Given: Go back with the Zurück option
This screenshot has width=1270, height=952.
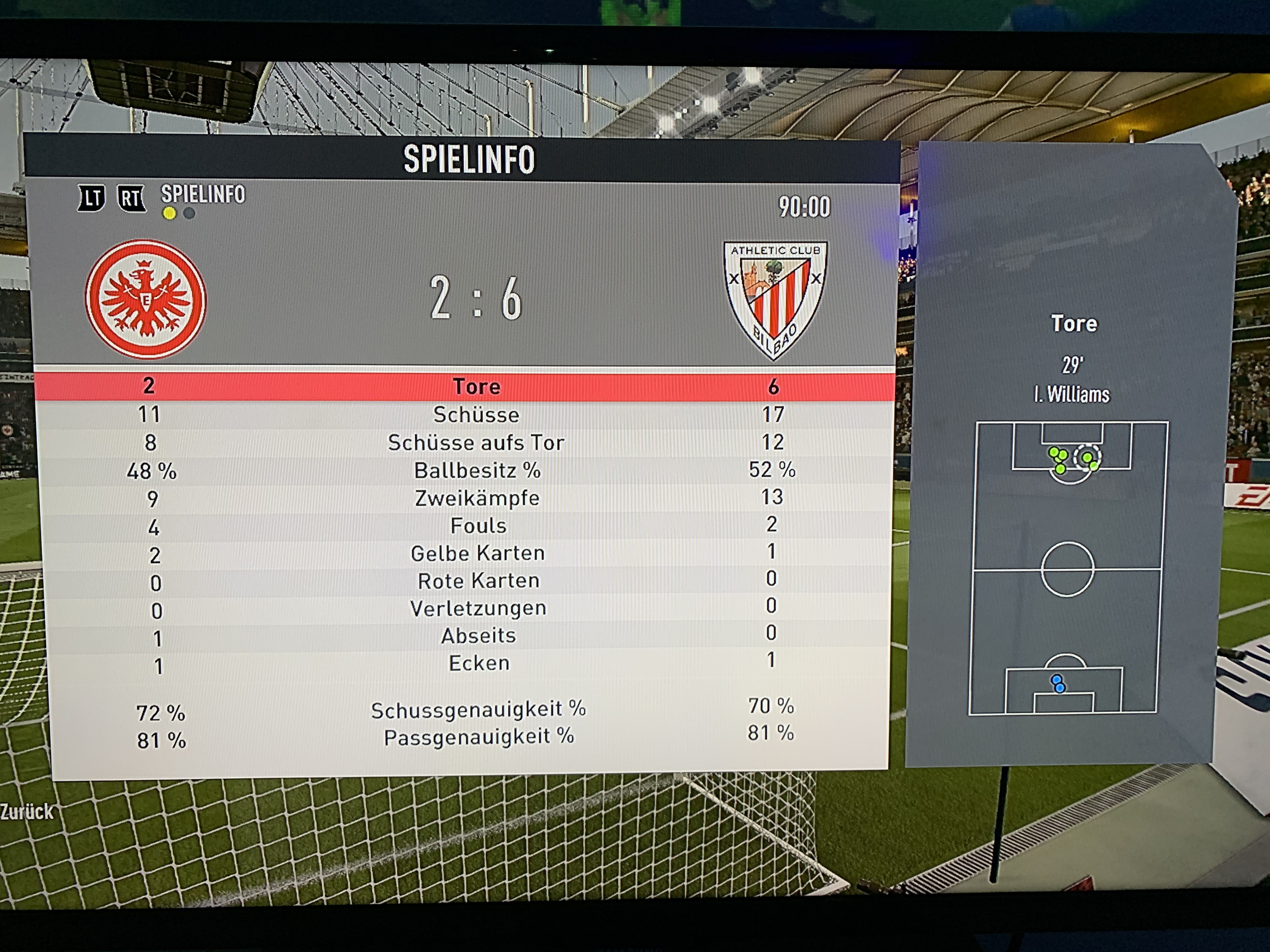Looking at the screenshot, I should click(26, 812).
